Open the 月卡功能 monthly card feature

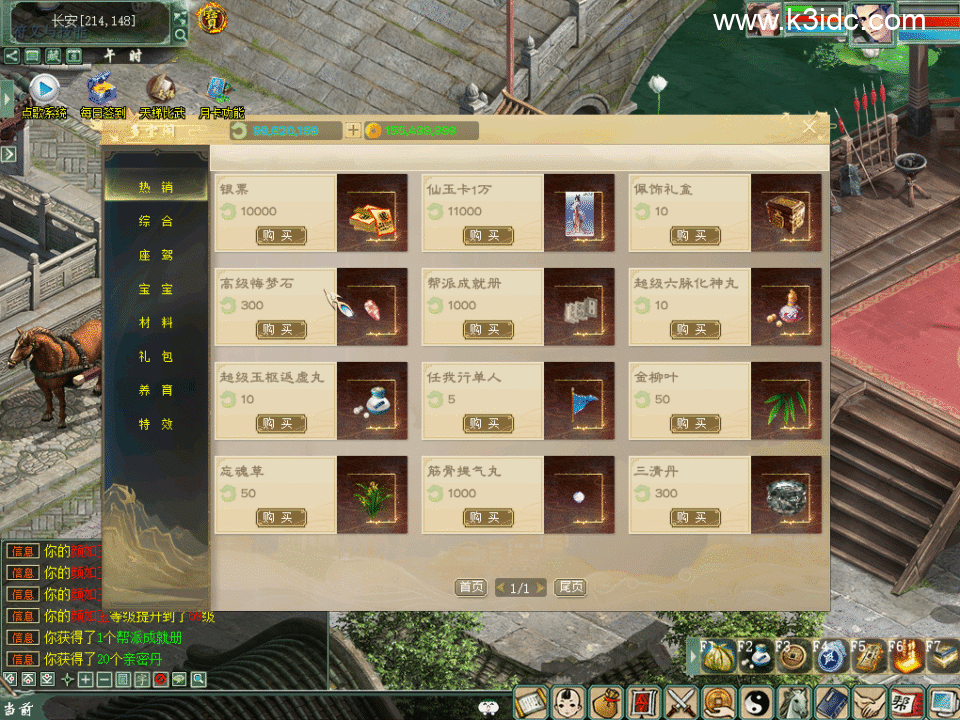pyautogui.click(x=220, y=93)
